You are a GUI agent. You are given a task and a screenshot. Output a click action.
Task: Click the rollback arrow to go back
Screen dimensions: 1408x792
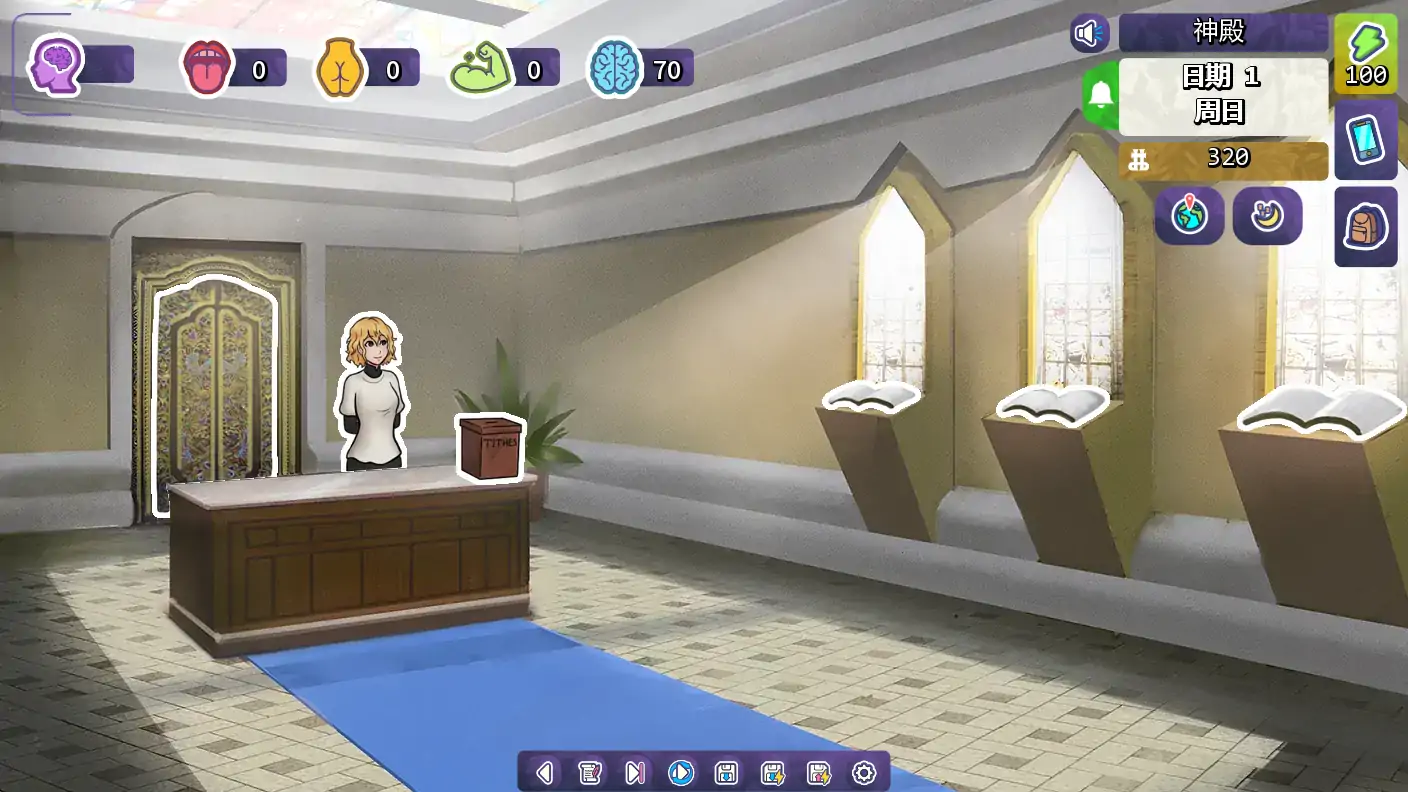point(543,772)
